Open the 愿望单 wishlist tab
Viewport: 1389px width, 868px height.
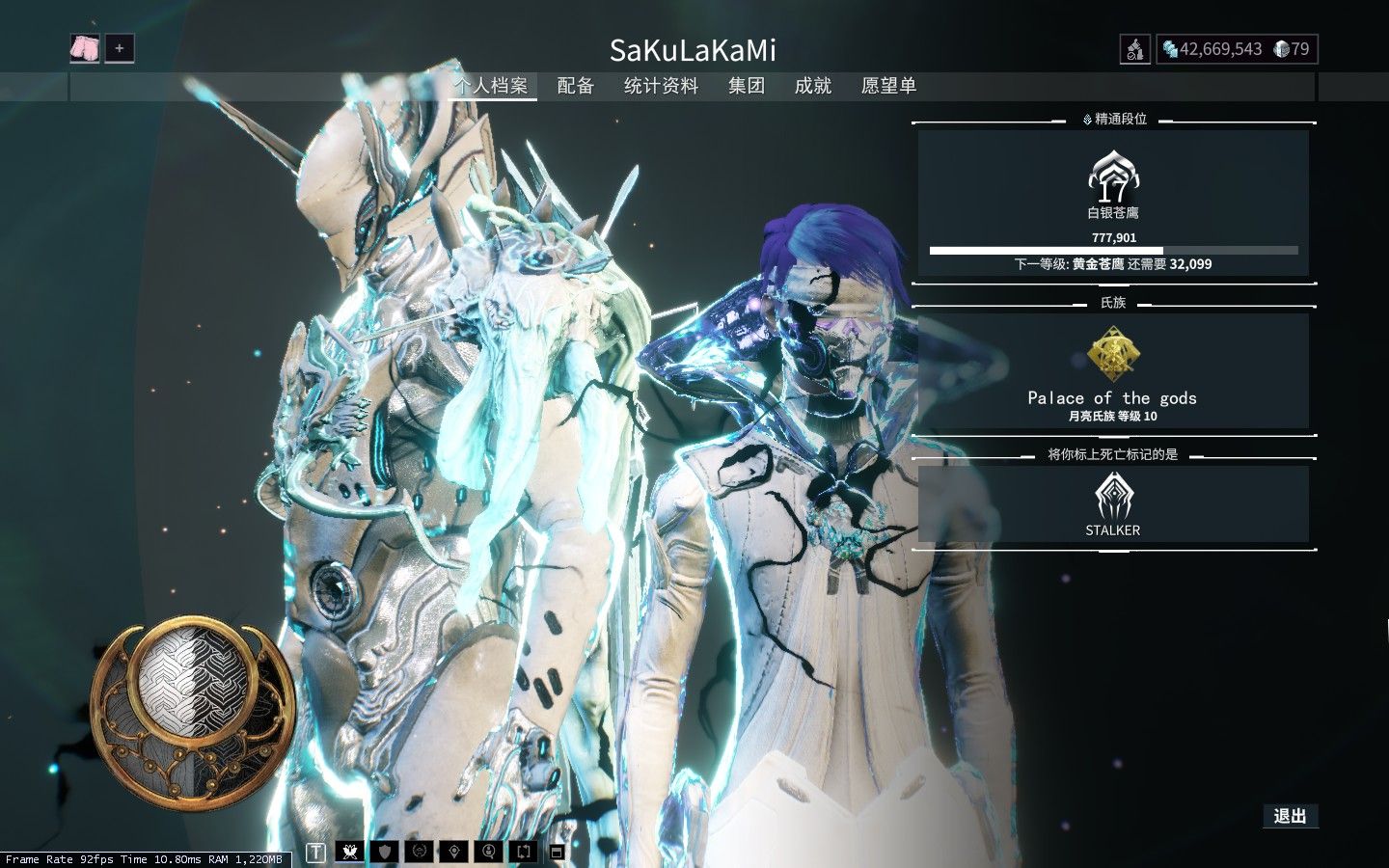[x=888, y=86]
